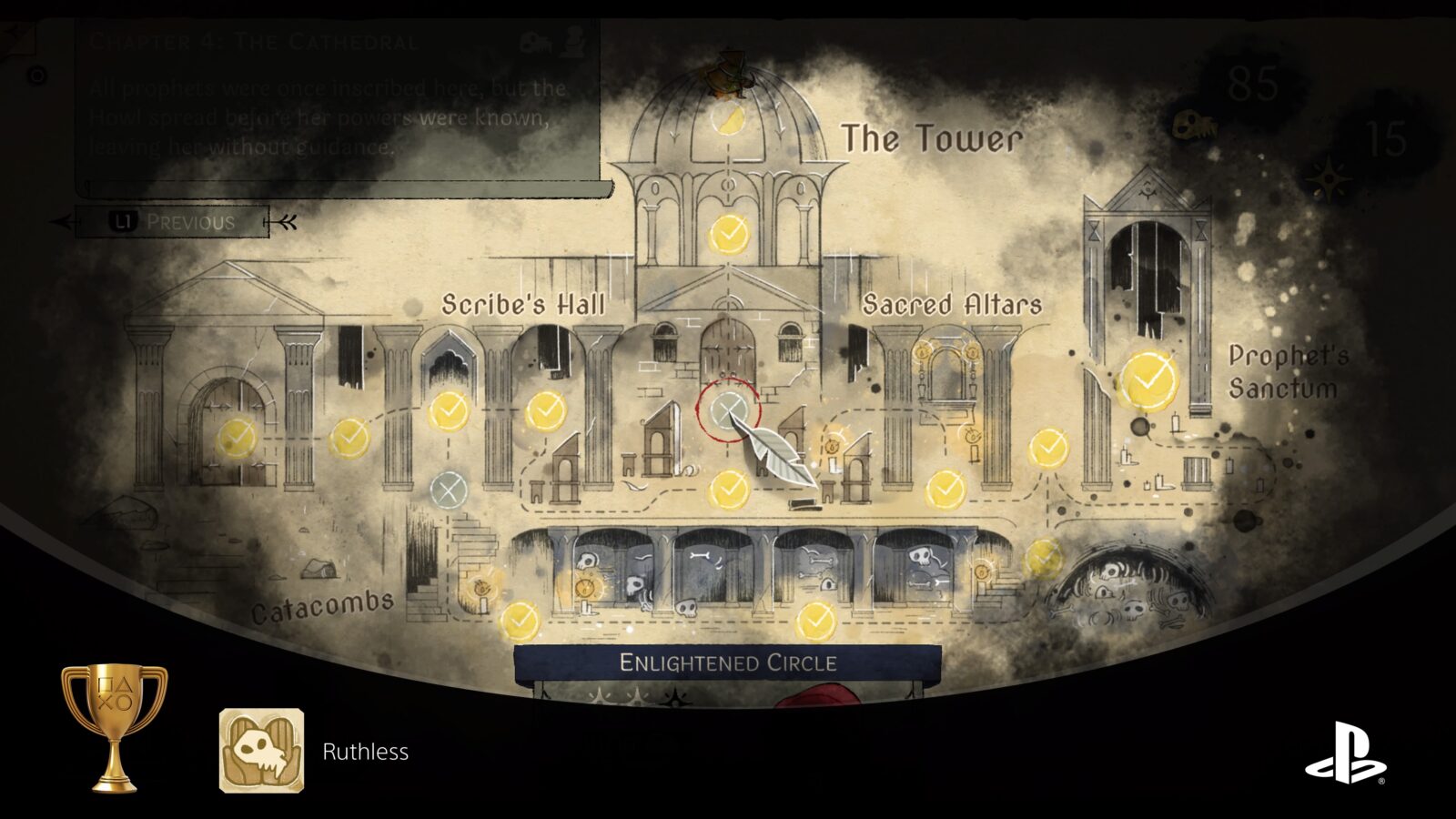This screenshot has height=819, width=1456.
Task: Click the statue icon next to the camera icon
Action: (x=571, y=41)
